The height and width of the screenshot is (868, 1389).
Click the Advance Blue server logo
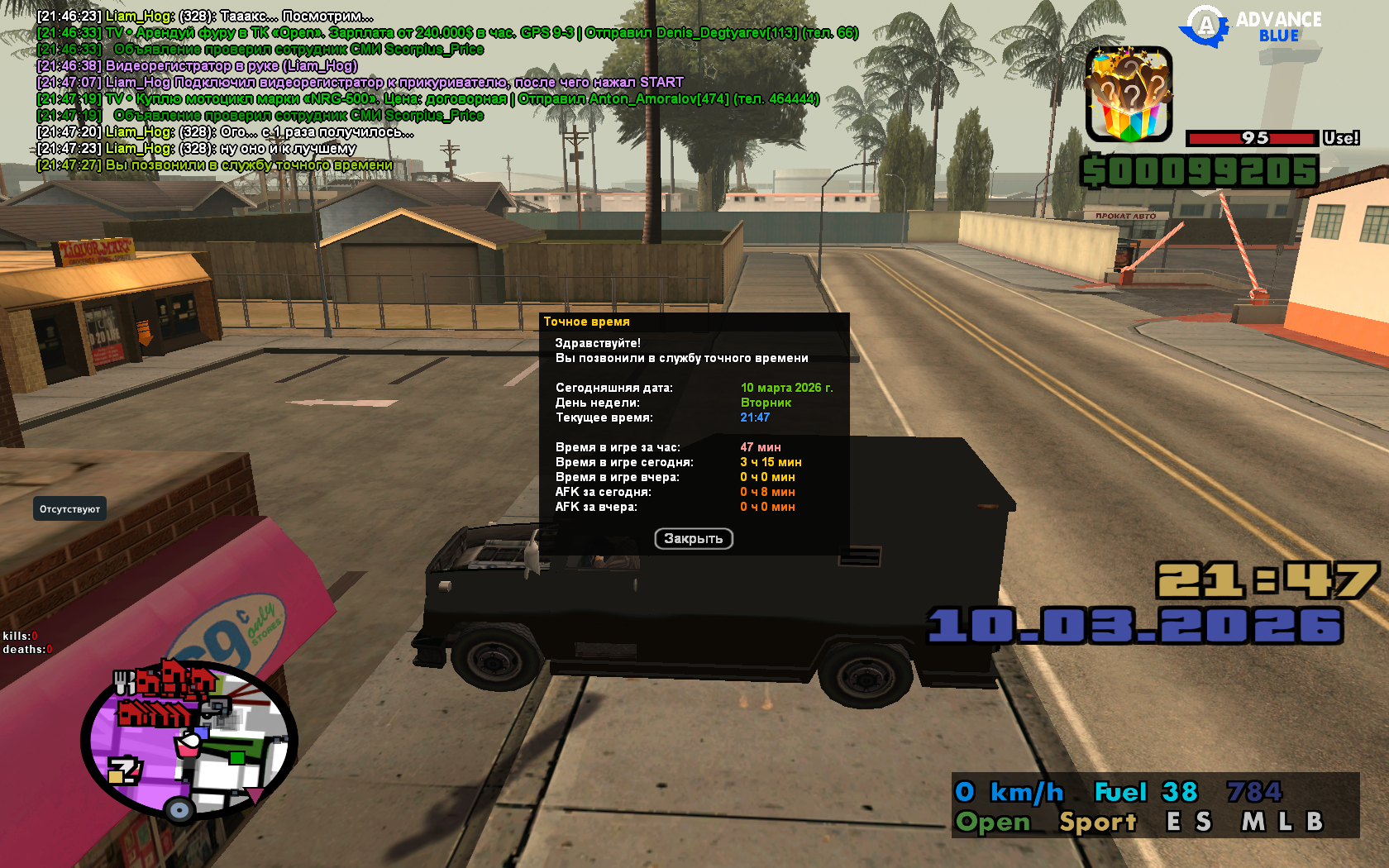1253,26
